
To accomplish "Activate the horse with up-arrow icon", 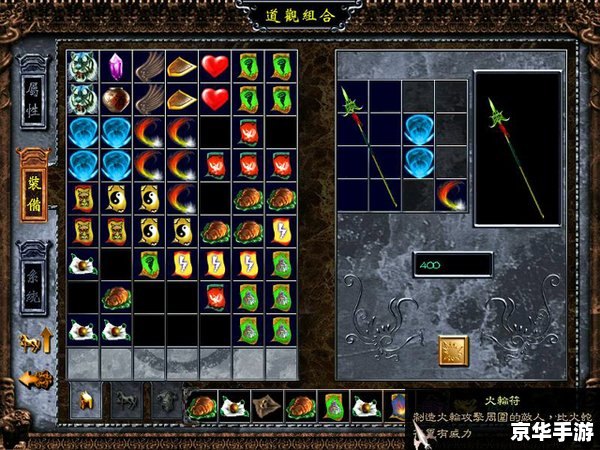I will coord(36,340).
